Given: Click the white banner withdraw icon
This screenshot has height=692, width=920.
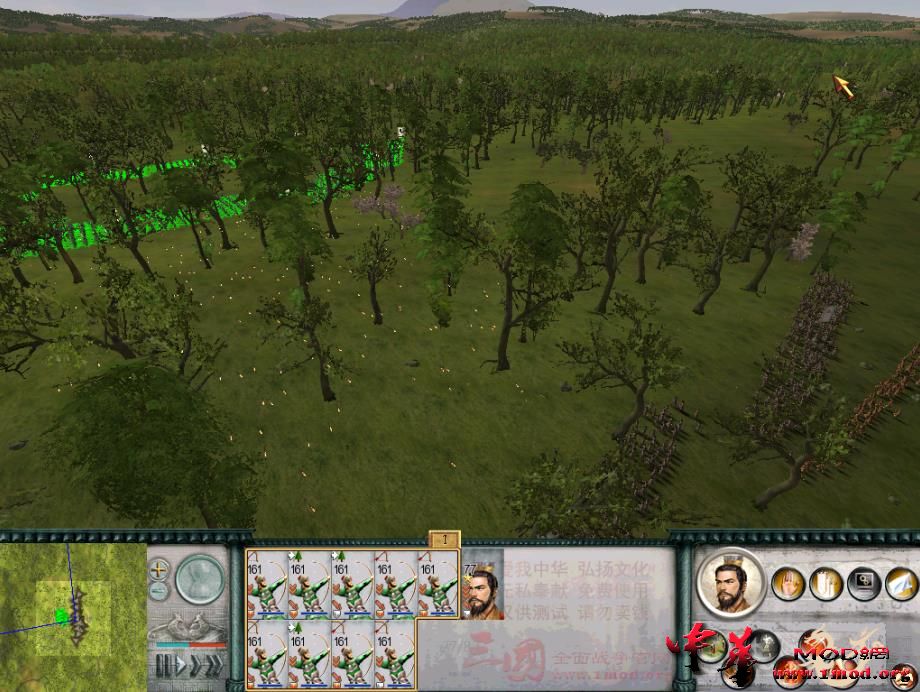Looking at the screenshot, I should click(826, 583).
